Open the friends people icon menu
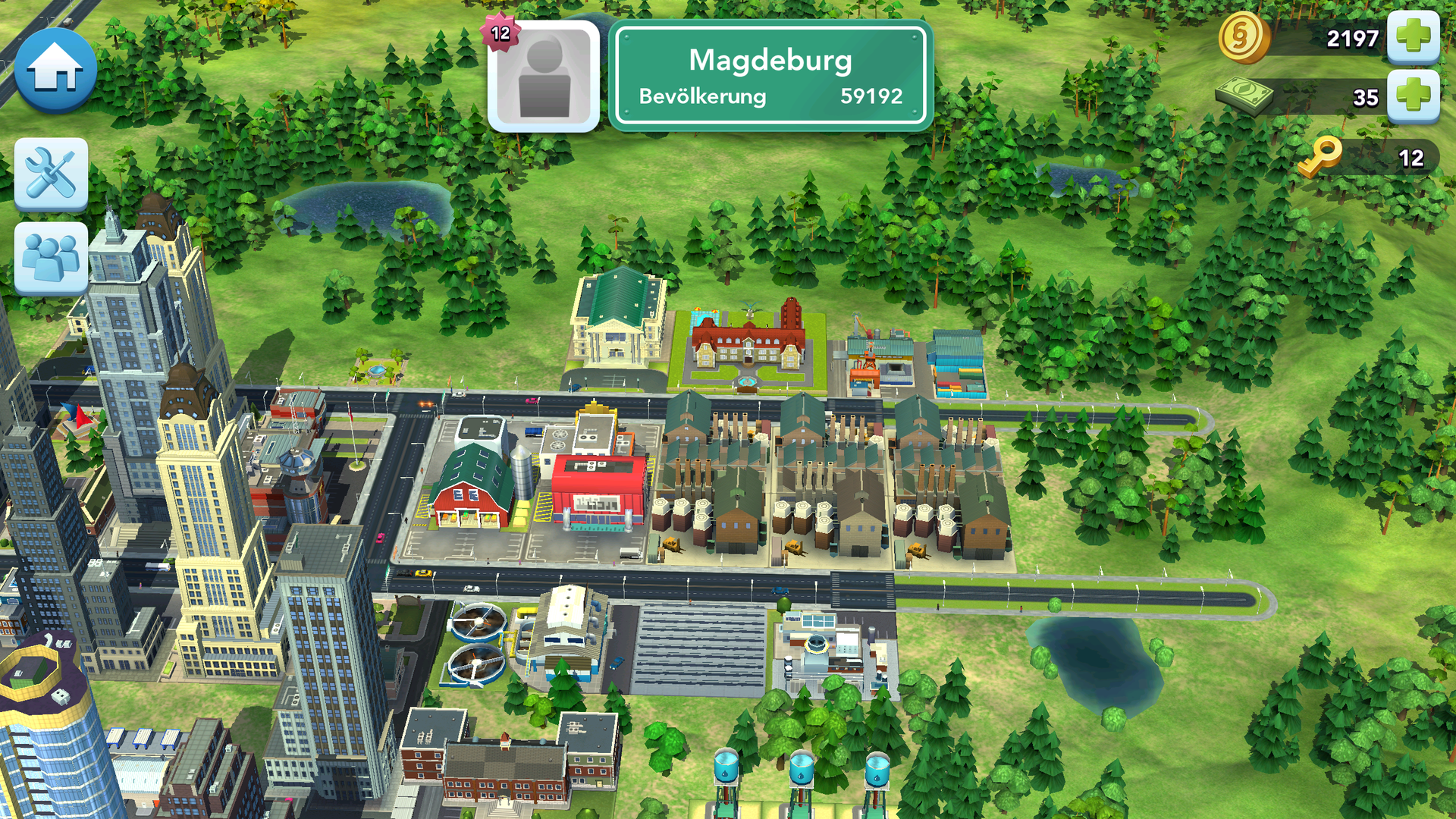 click(x=51, y=258)
